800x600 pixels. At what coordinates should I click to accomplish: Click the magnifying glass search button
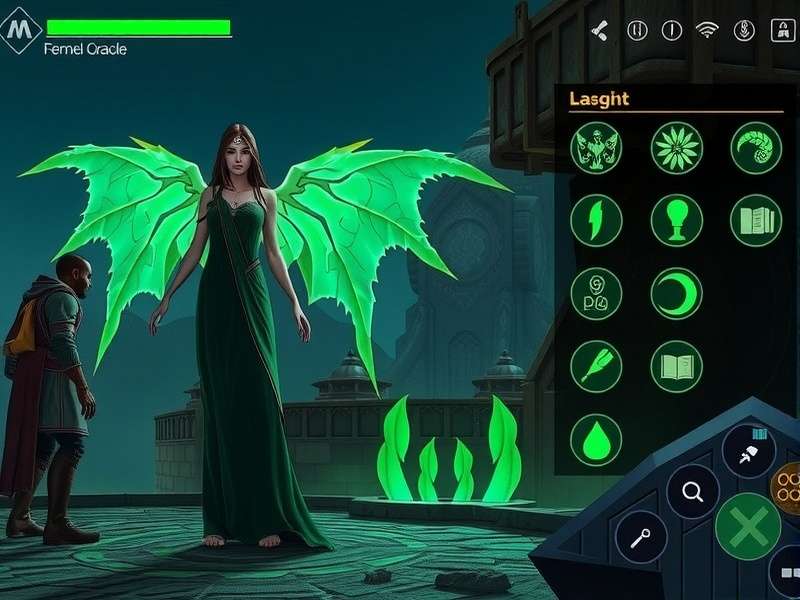pos(693,491)
